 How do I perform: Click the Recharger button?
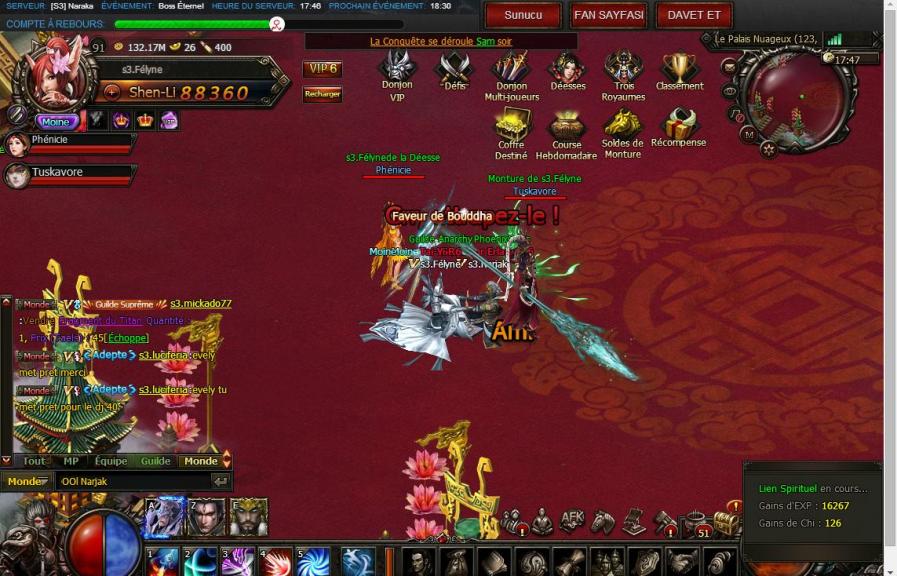322,94
